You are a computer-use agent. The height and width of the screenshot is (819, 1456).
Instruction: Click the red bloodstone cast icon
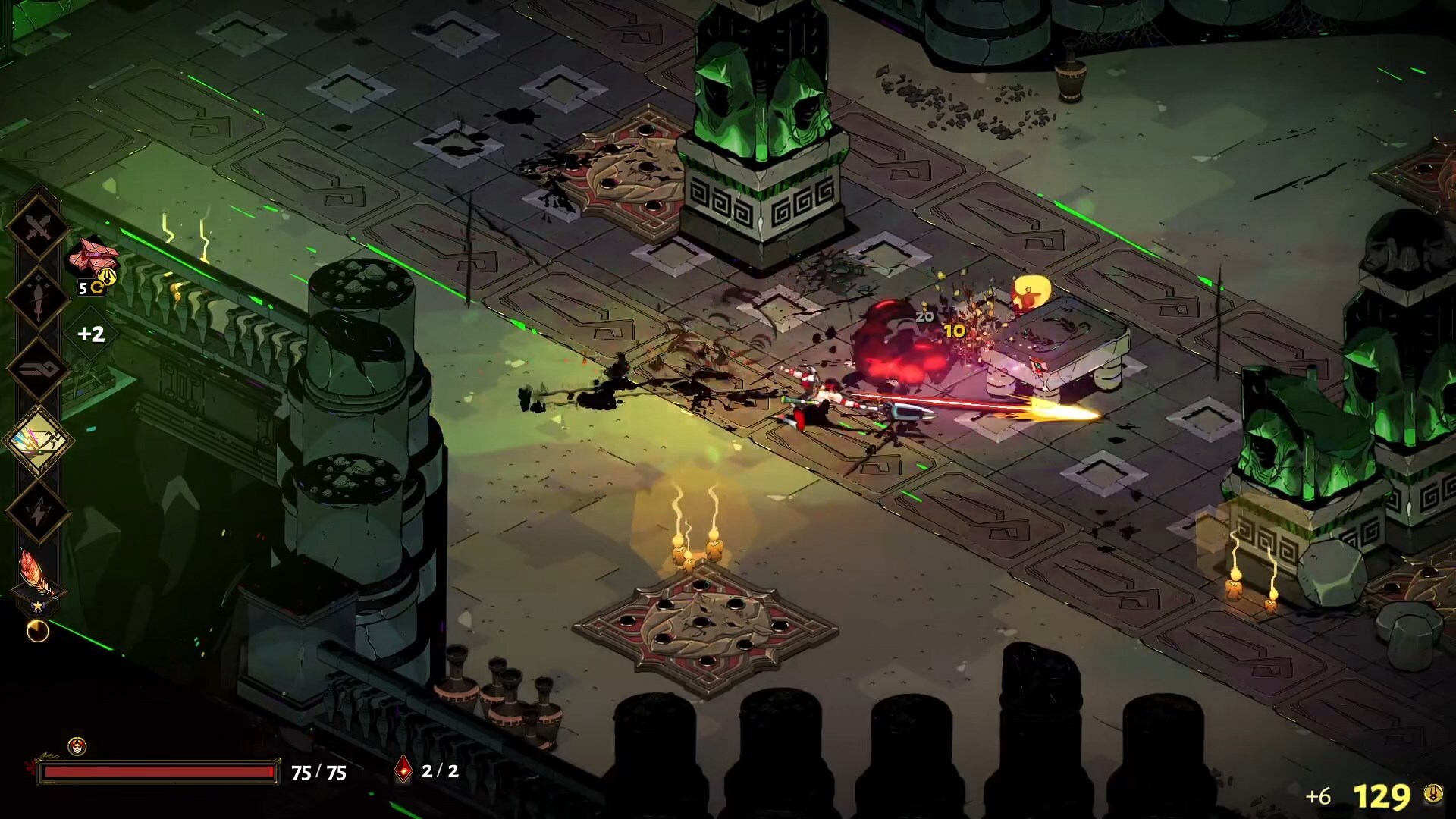404,770
